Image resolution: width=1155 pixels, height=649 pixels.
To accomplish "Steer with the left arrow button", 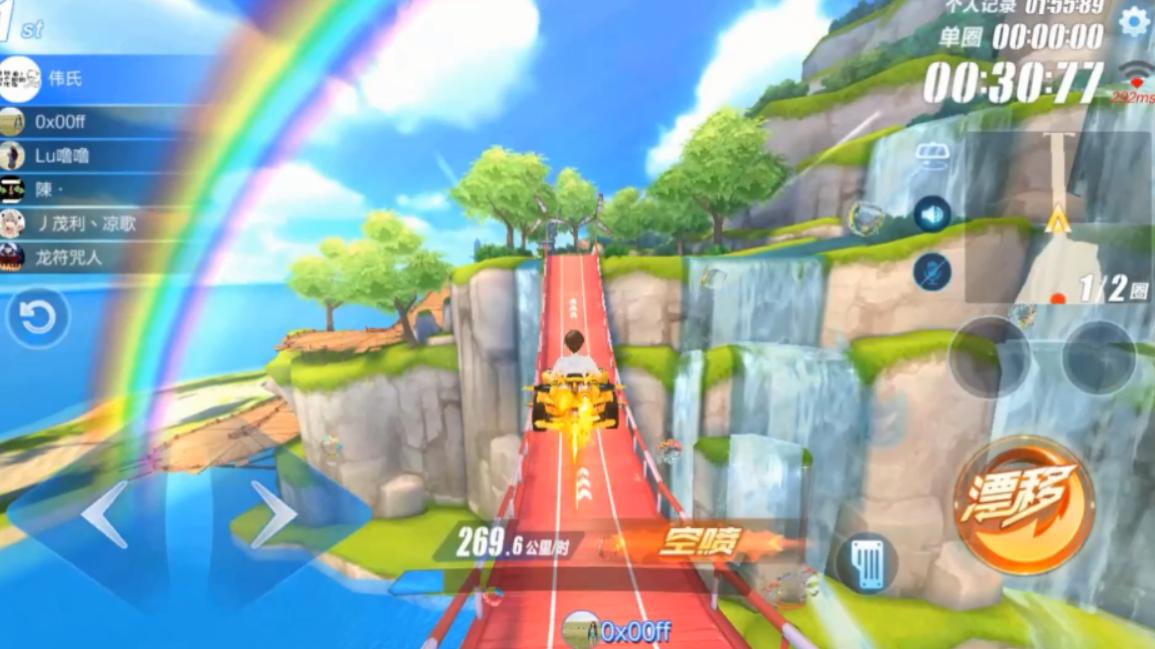I will click(104, 515).
